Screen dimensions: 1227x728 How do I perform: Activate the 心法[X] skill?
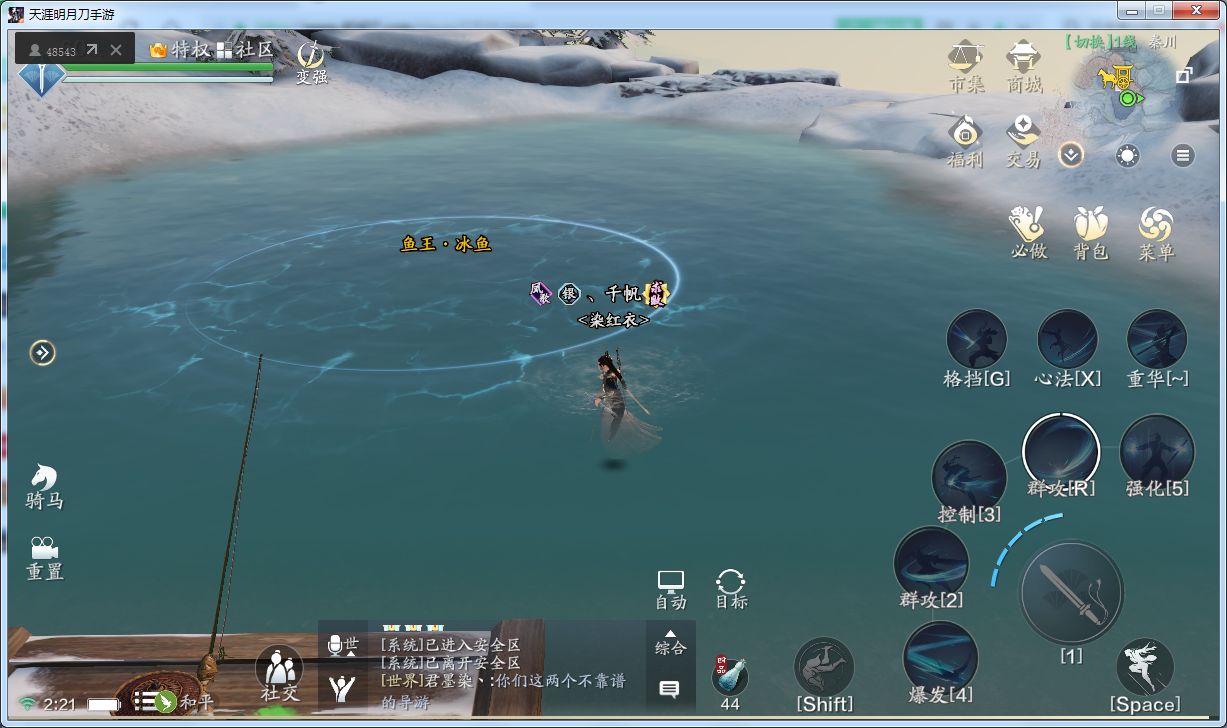click(1067, 341)
